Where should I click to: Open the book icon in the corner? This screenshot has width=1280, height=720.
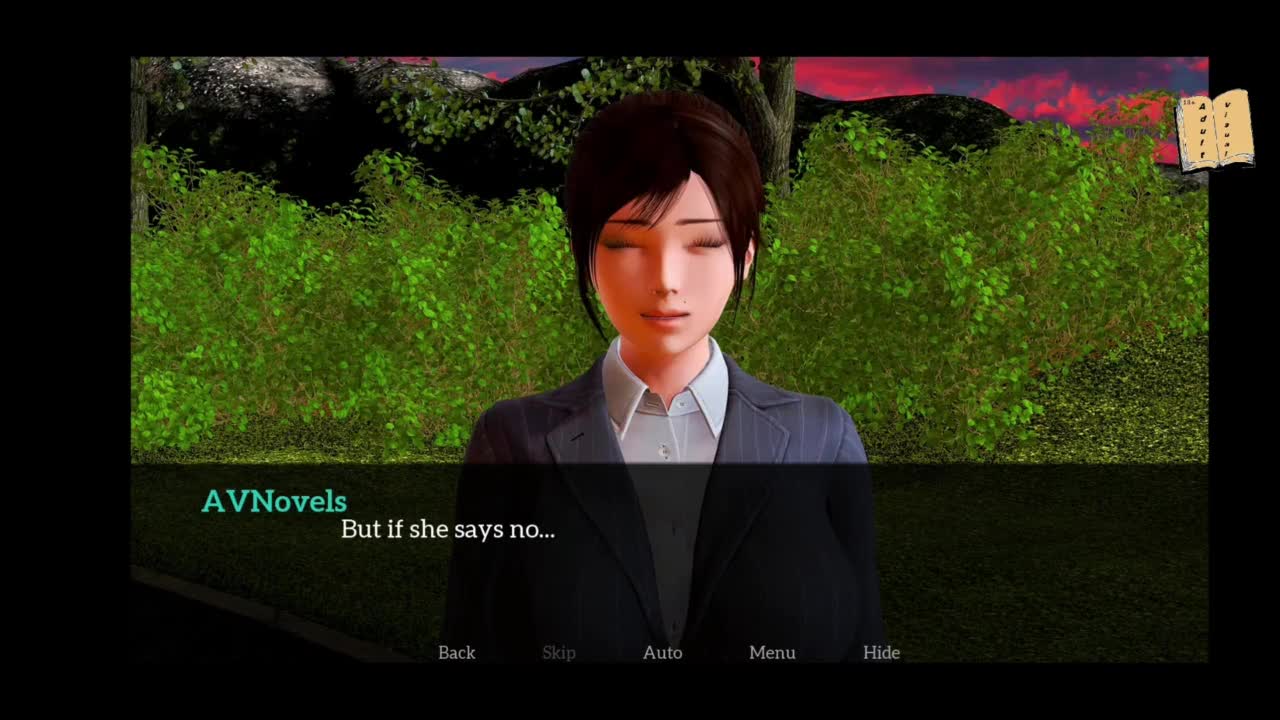click(x=1214, y=130)
